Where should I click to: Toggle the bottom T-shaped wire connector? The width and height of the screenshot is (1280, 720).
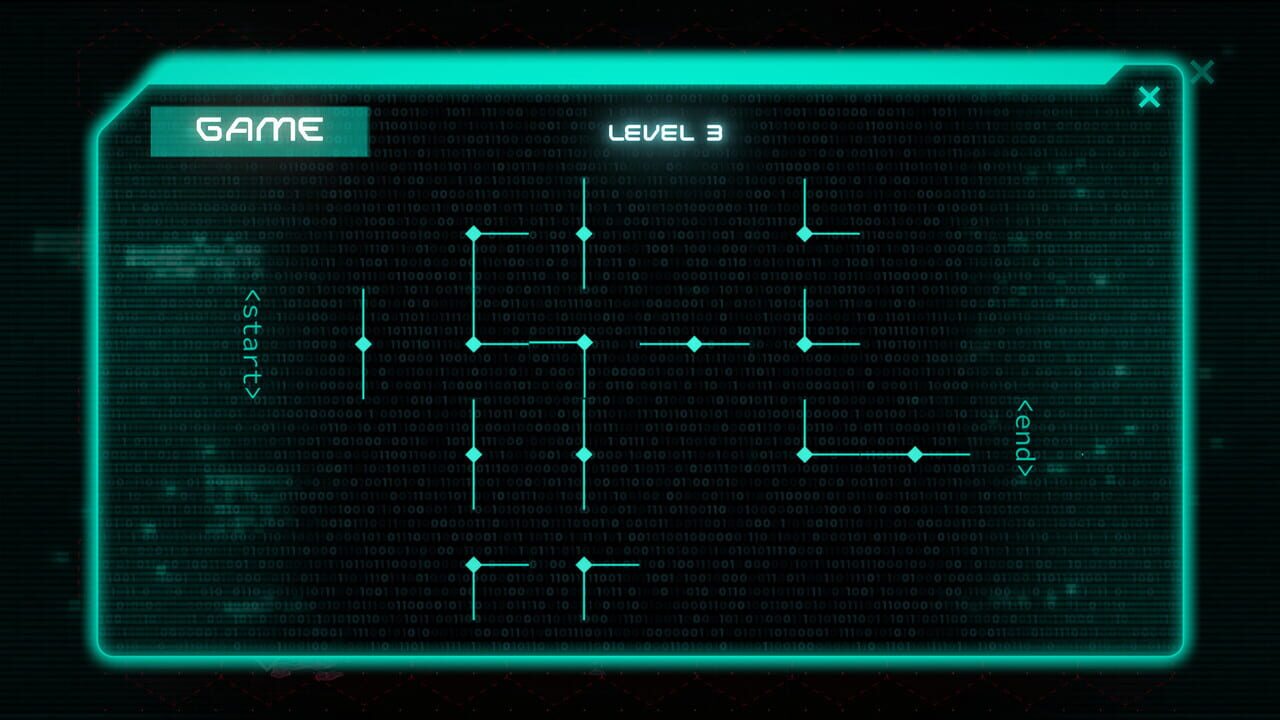point(583,565)
